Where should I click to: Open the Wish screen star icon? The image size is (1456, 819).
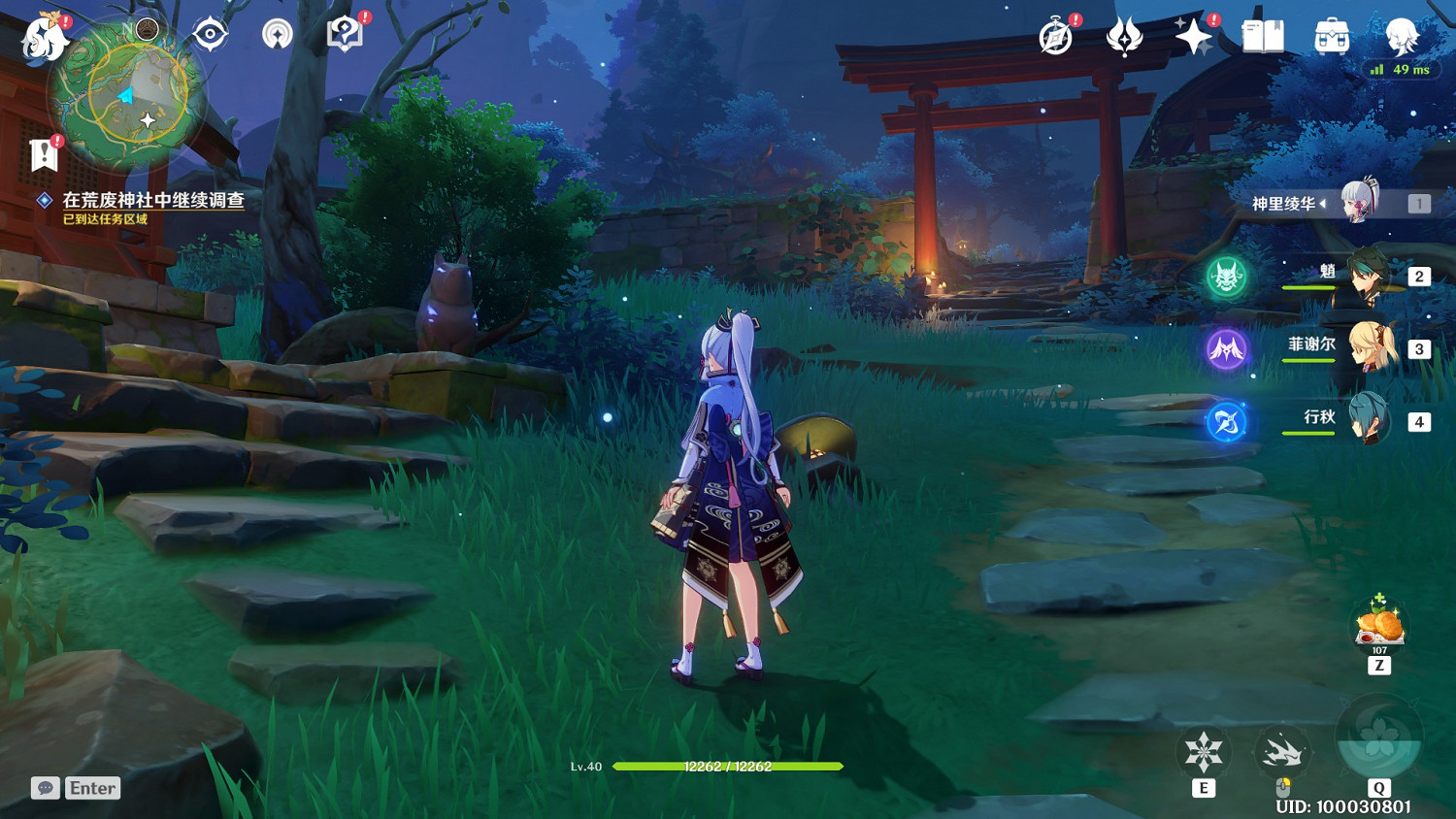point(1193,35)
